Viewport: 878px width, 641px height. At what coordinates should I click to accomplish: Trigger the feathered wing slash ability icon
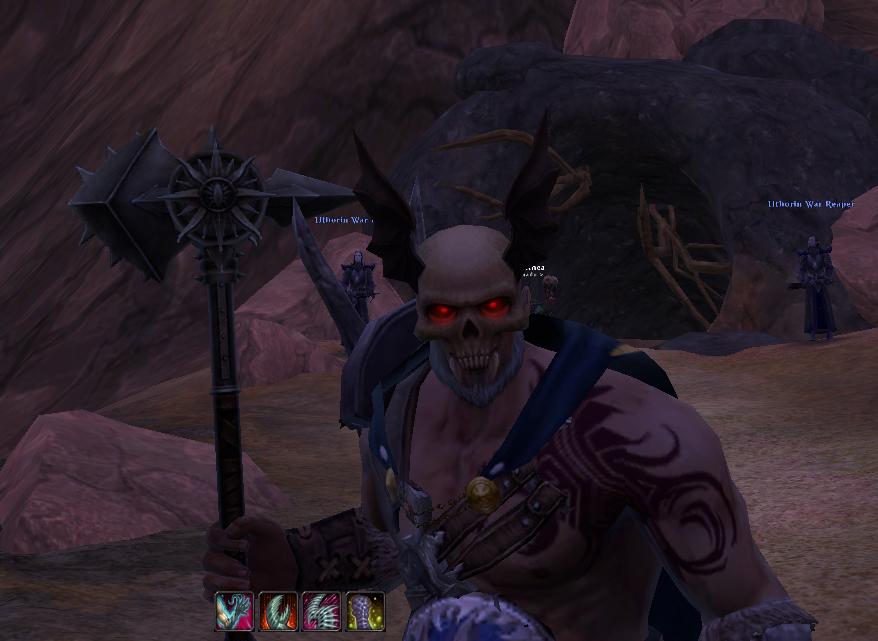tap(321, 611)
